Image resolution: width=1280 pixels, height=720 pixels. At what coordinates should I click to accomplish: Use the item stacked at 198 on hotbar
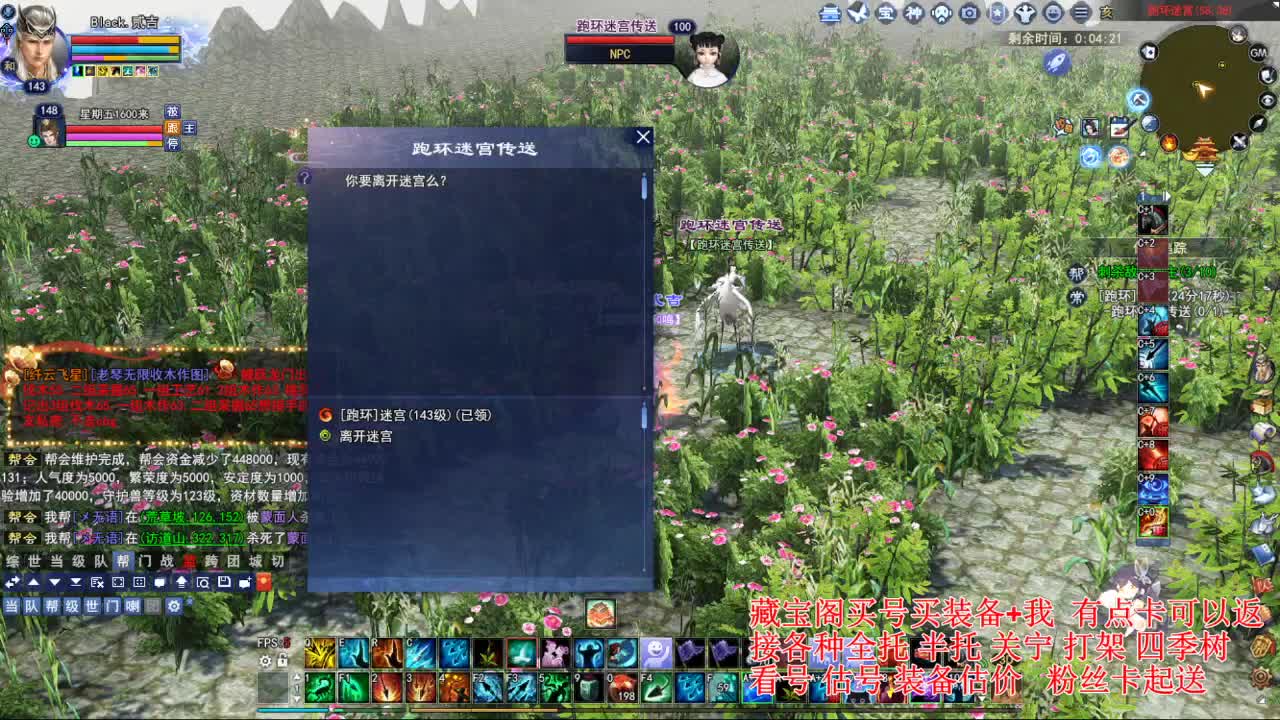[x=623, y=686]
